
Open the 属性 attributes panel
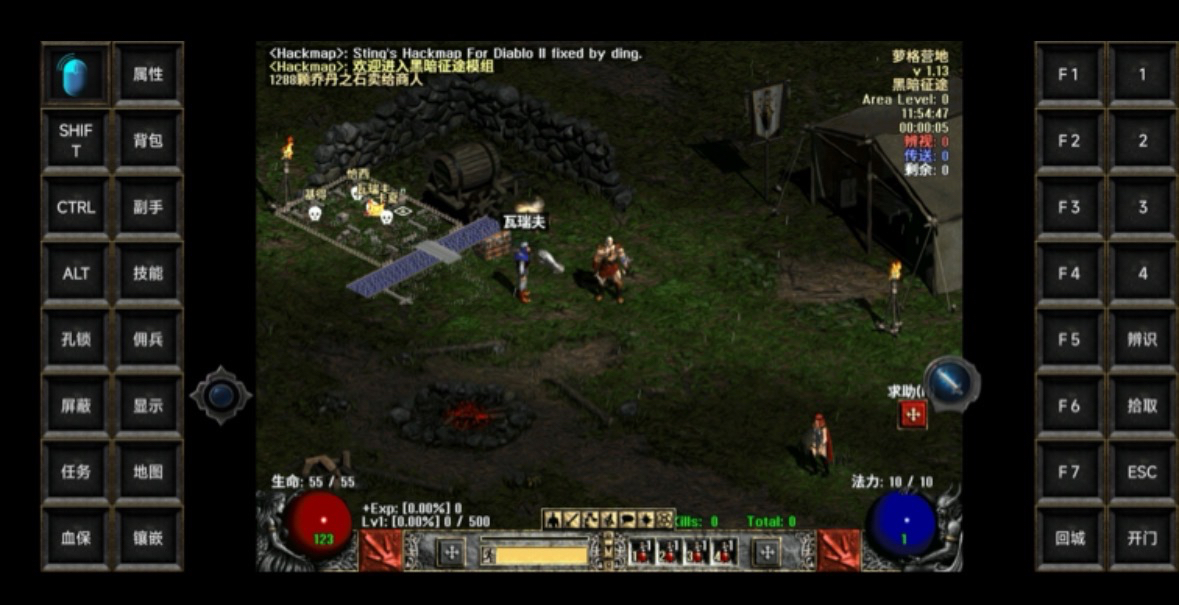[148, 75]
